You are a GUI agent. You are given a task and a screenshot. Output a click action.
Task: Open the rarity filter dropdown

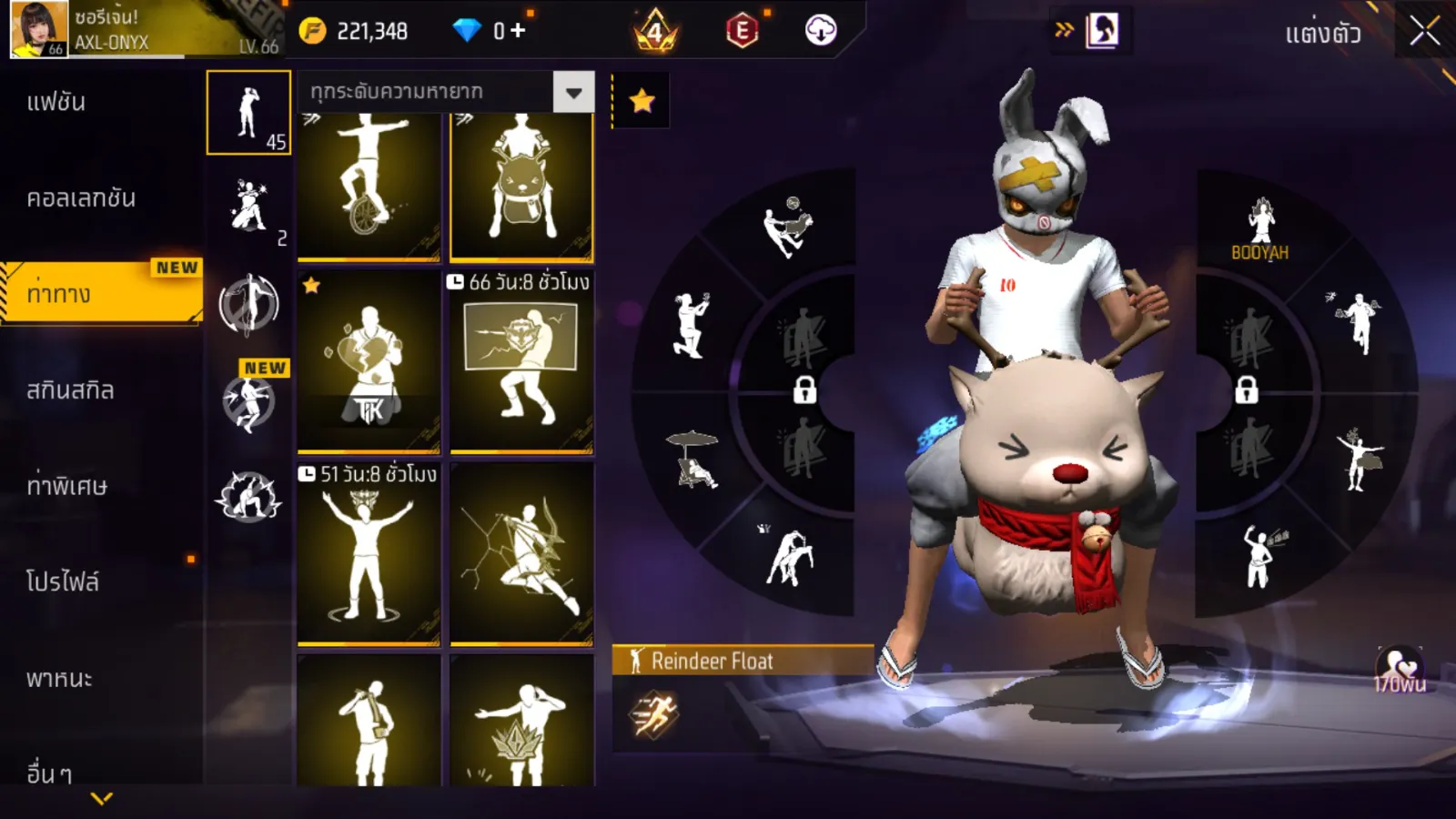click(573, 92)
